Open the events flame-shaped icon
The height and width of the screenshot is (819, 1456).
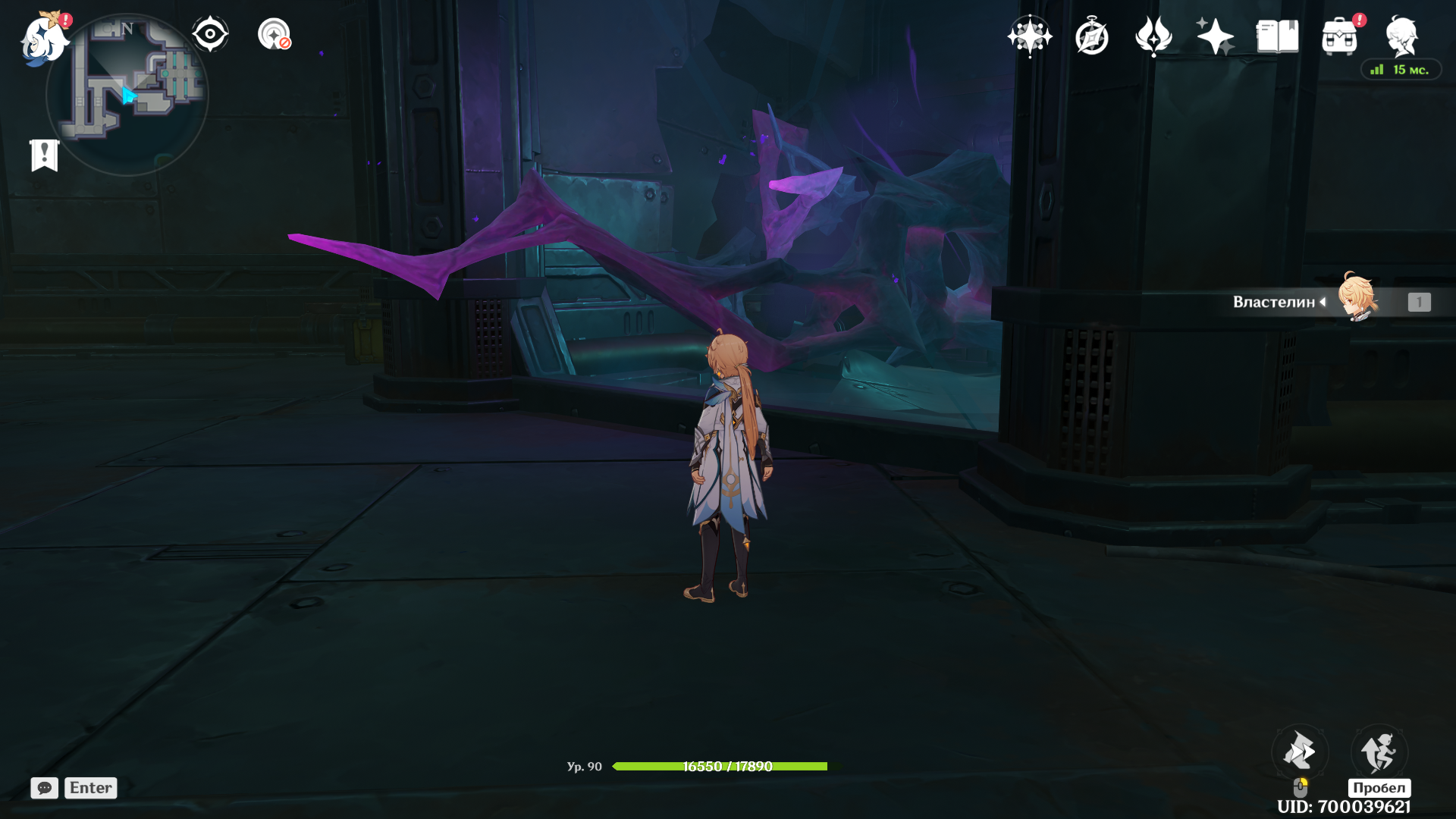pos(1153,36)
